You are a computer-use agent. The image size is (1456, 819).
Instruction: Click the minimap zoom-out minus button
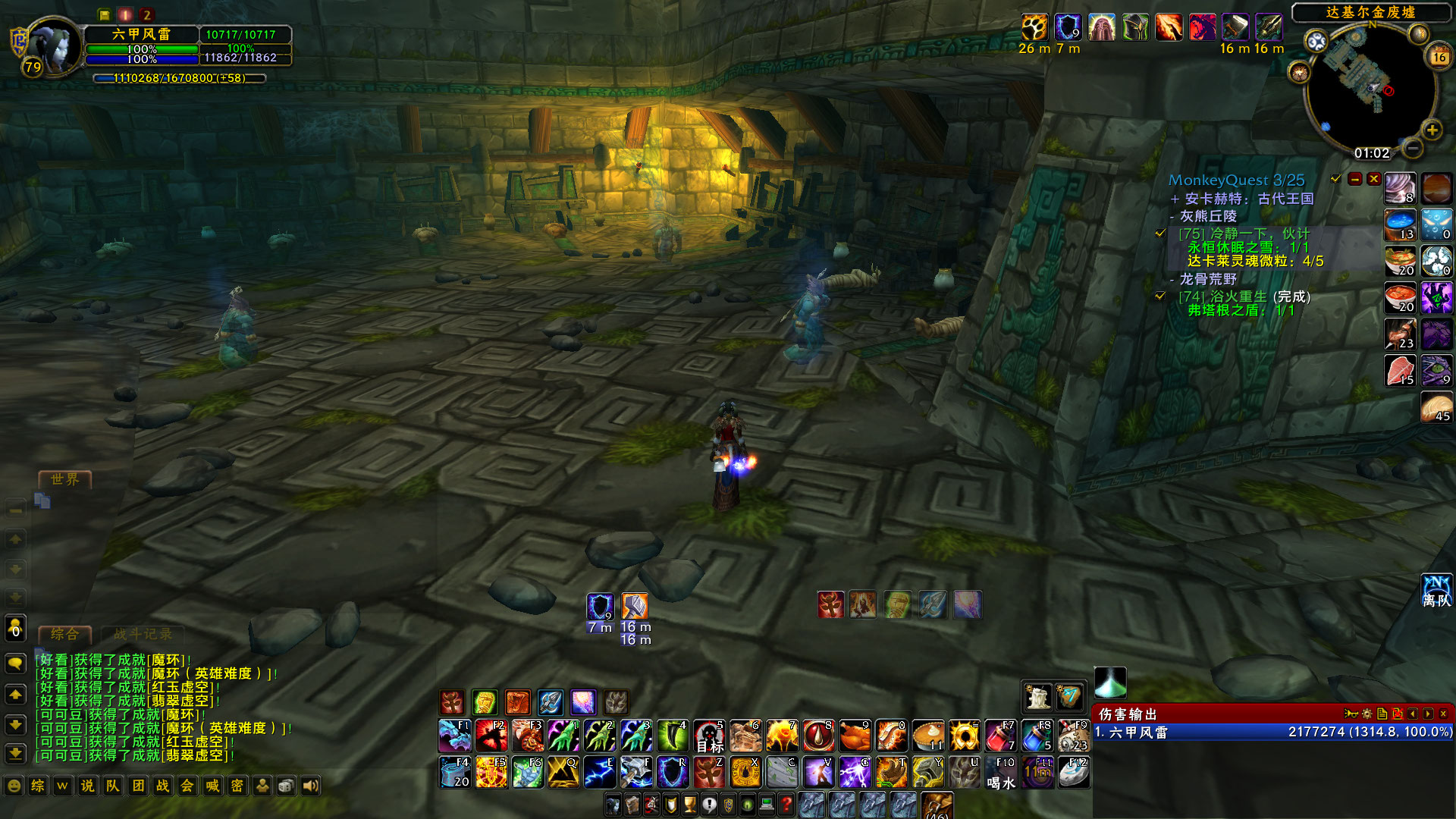(1413, 149)
